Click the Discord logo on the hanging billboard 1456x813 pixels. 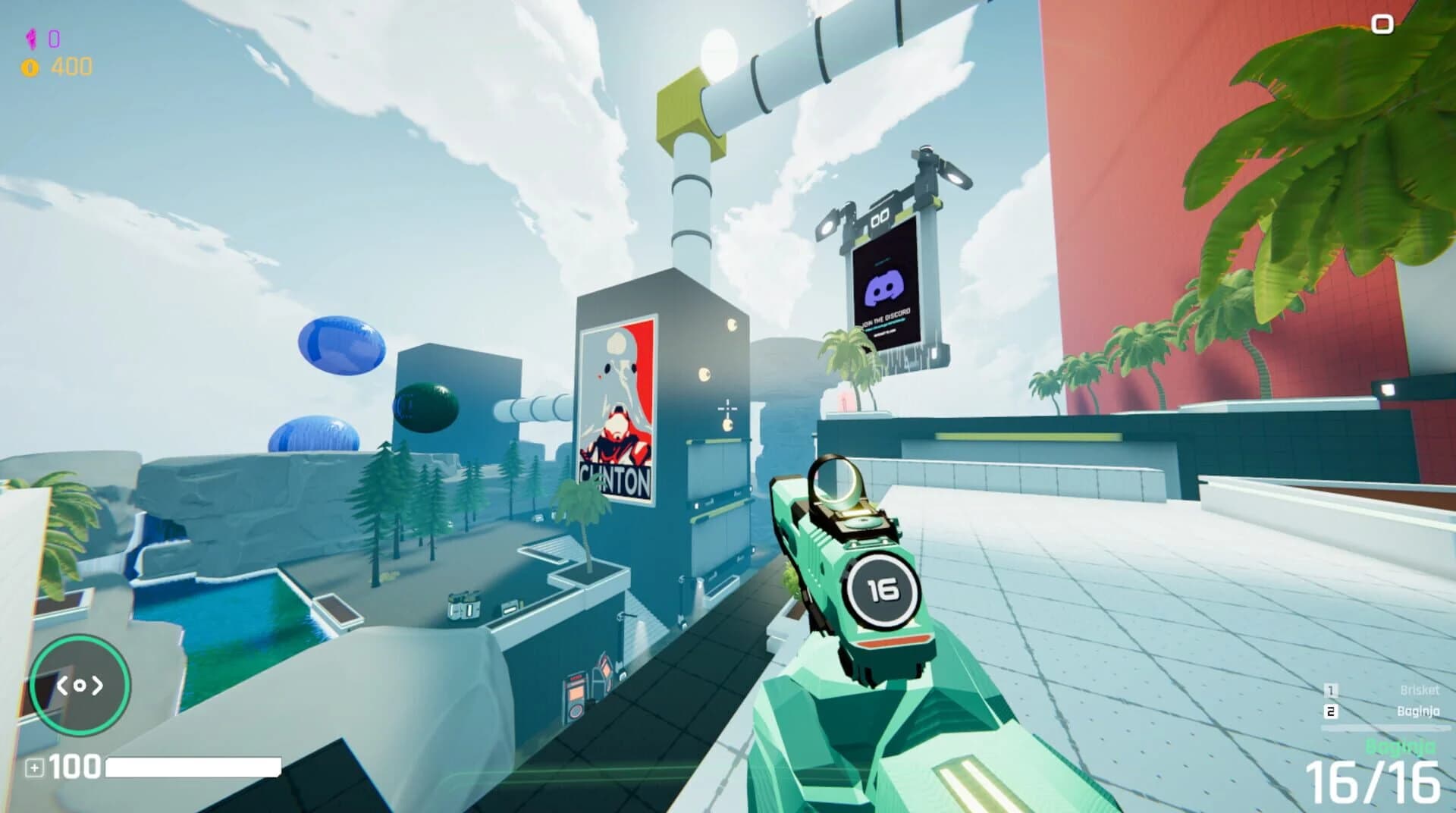883,287
